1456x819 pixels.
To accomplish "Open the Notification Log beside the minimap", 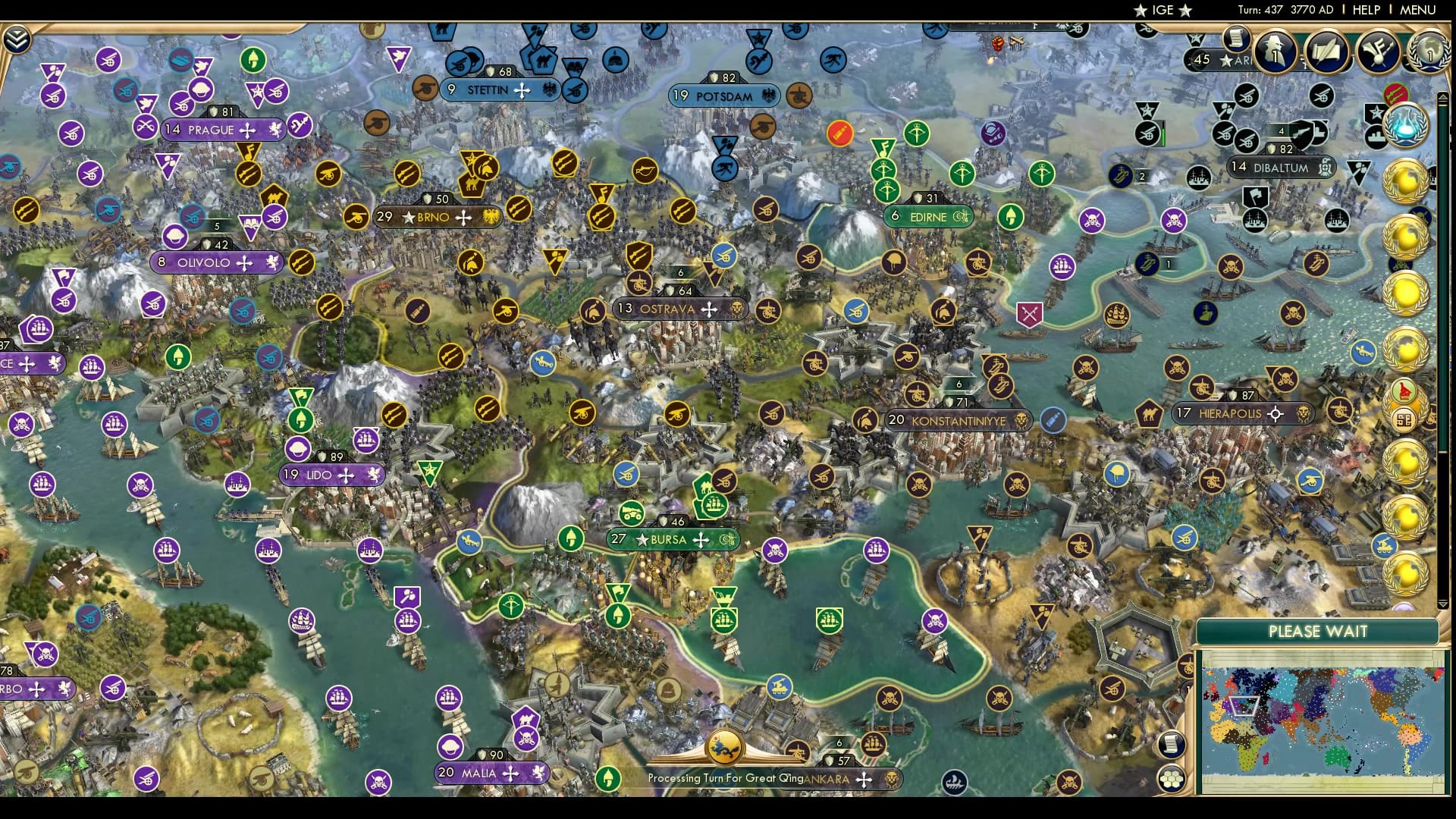I will tap(1172, 743).
